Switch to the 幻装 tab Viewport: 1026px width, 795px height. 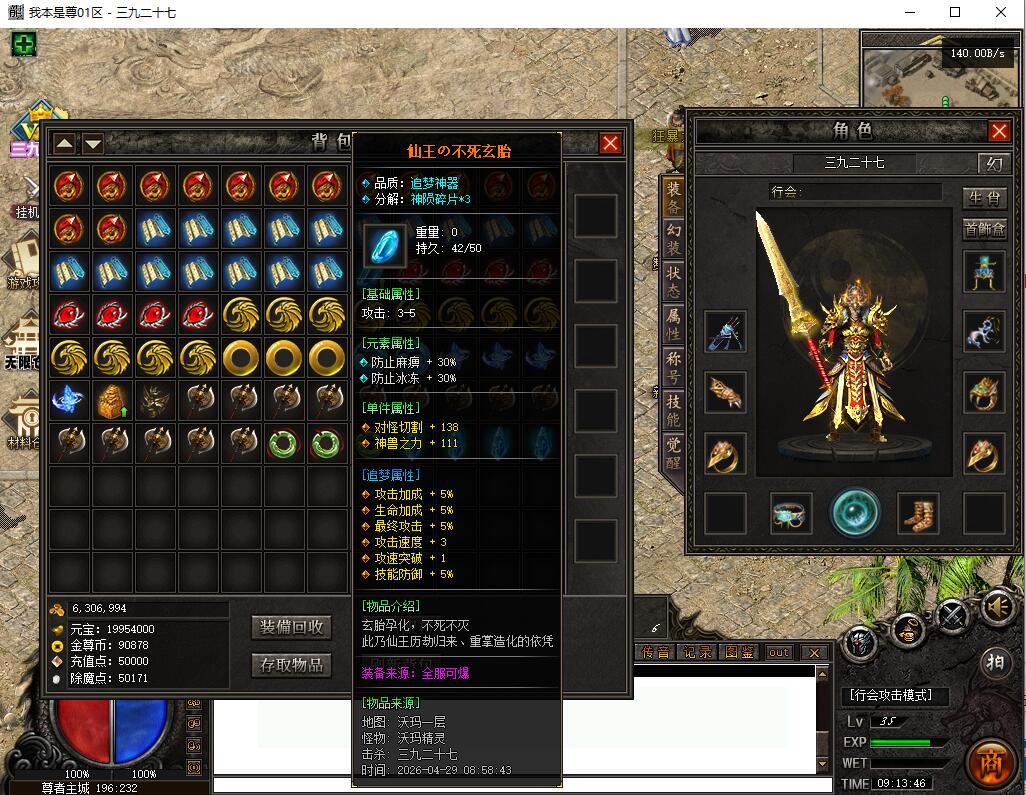tap(674, 242)
